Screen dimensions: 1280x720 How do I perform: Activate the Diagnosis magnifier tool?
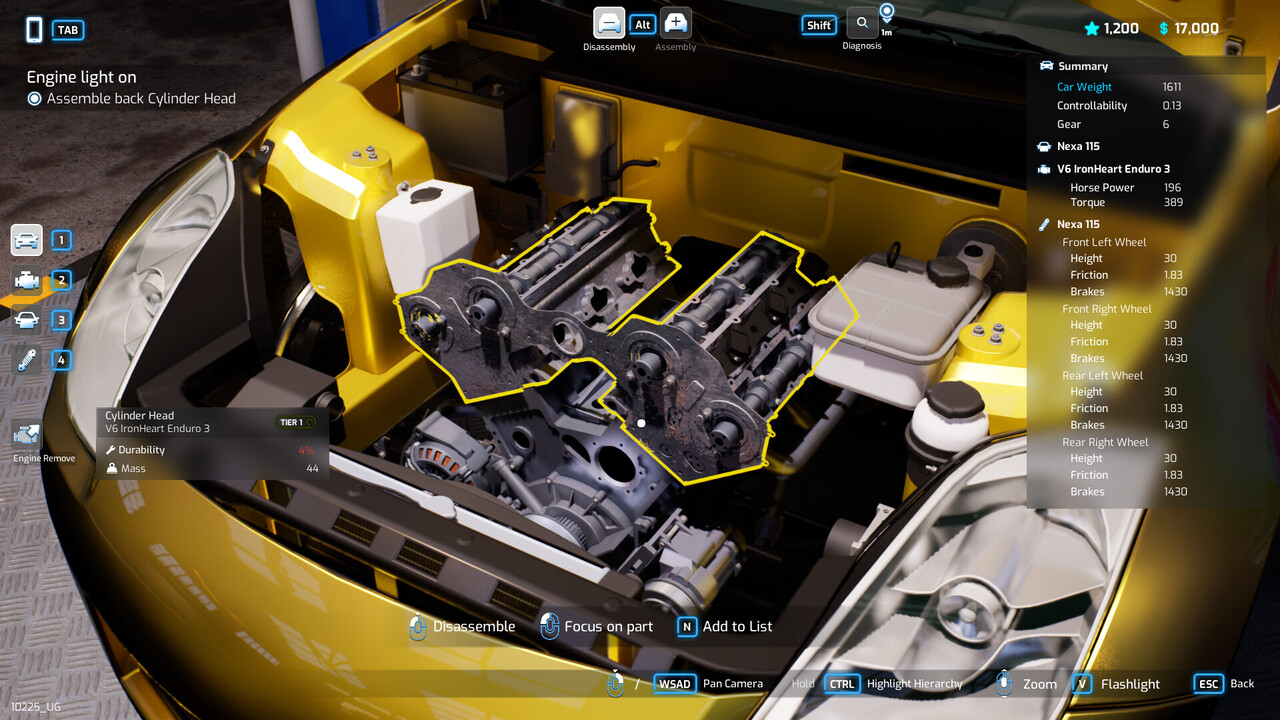tap(862, 24)
